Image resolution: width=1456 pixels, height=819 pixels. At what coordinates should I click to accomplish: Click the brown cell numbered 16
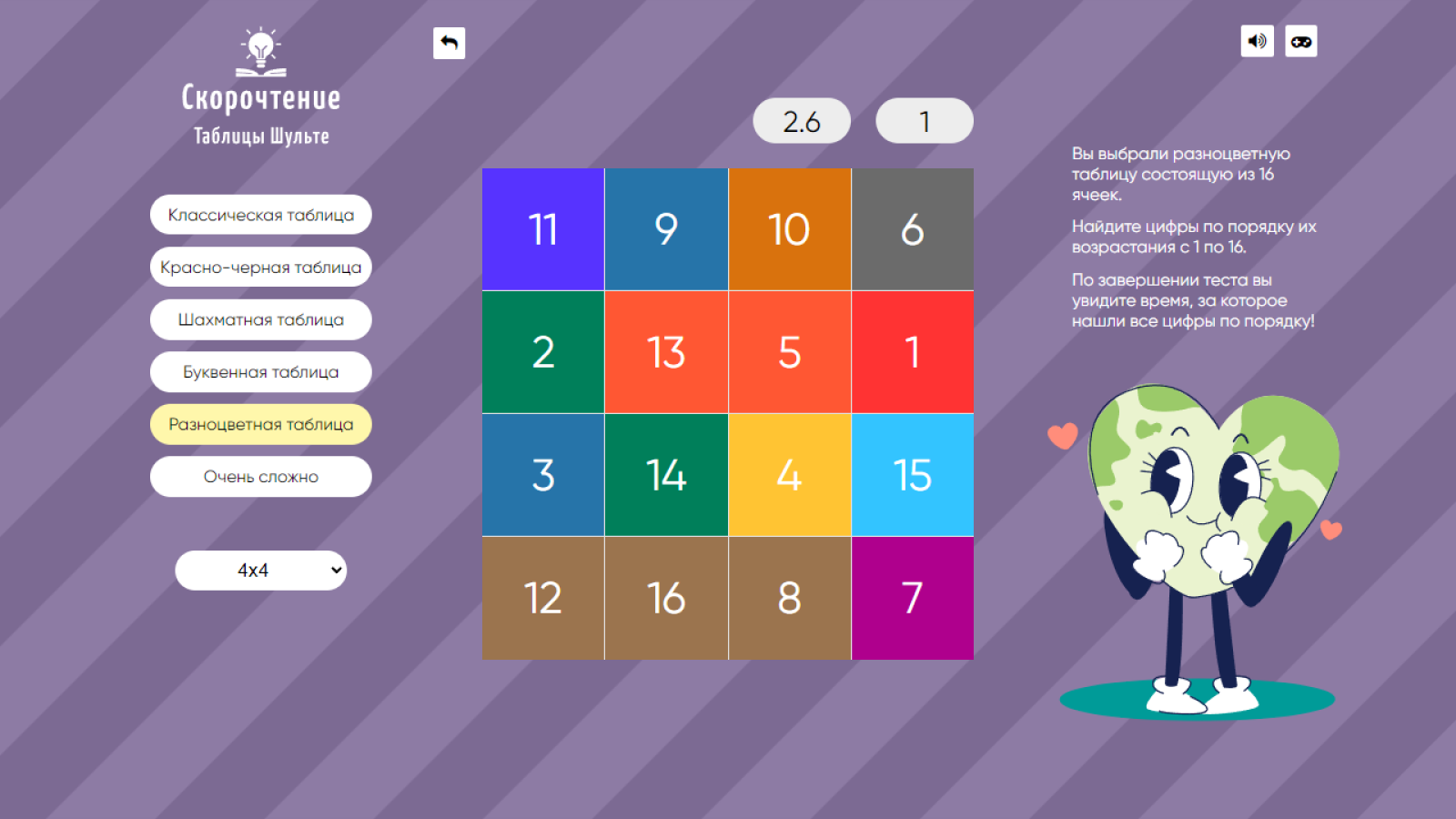click(x=666, y=598)
